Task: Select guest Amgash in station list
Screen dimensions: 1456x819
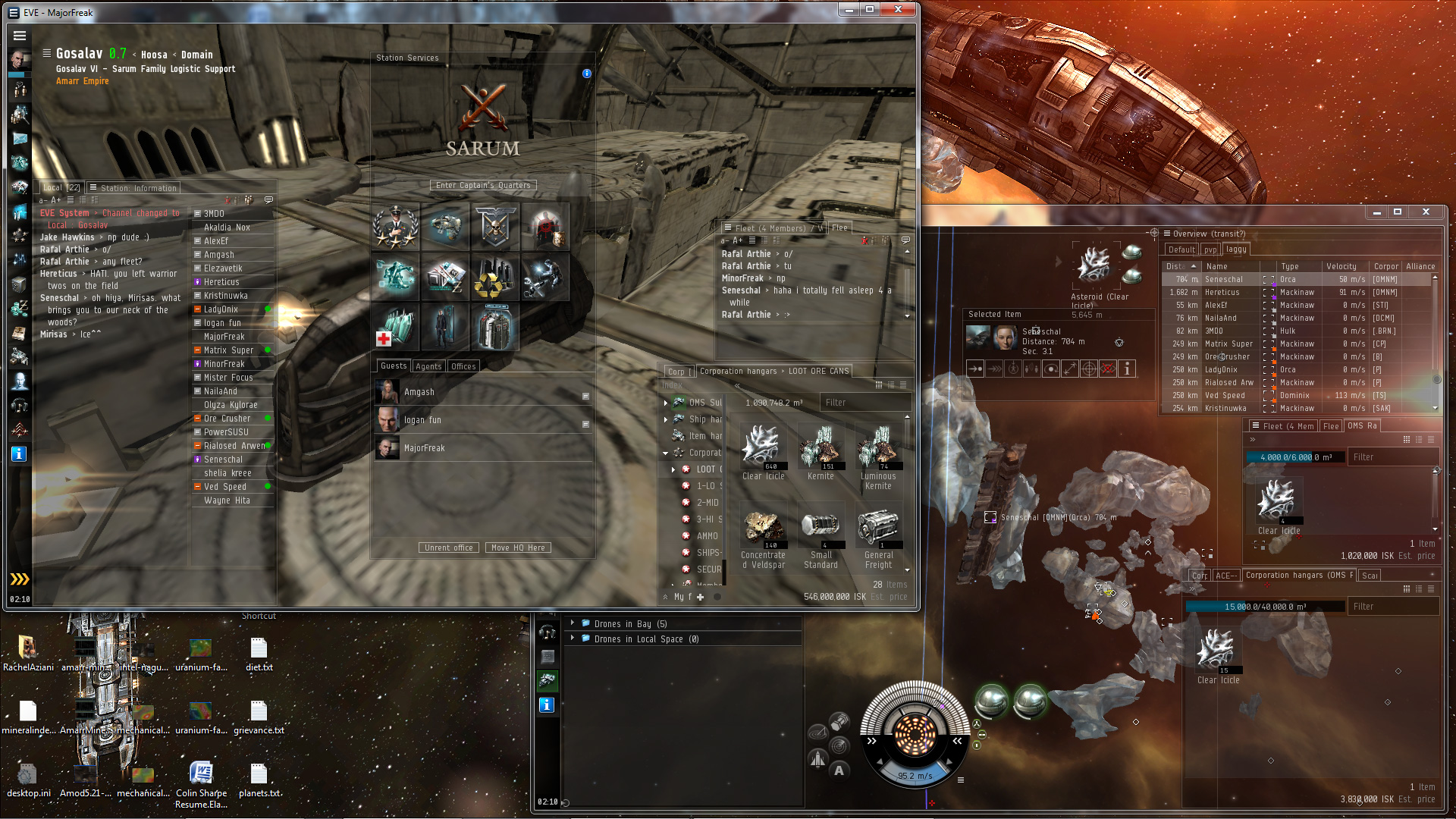Action: pos(419,392)
